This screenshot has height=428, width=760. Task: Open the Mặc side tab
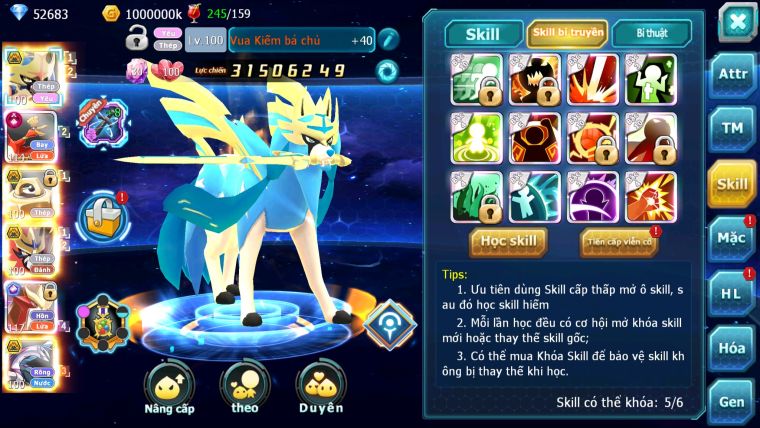pyautogui.click(x=732, y=238)
